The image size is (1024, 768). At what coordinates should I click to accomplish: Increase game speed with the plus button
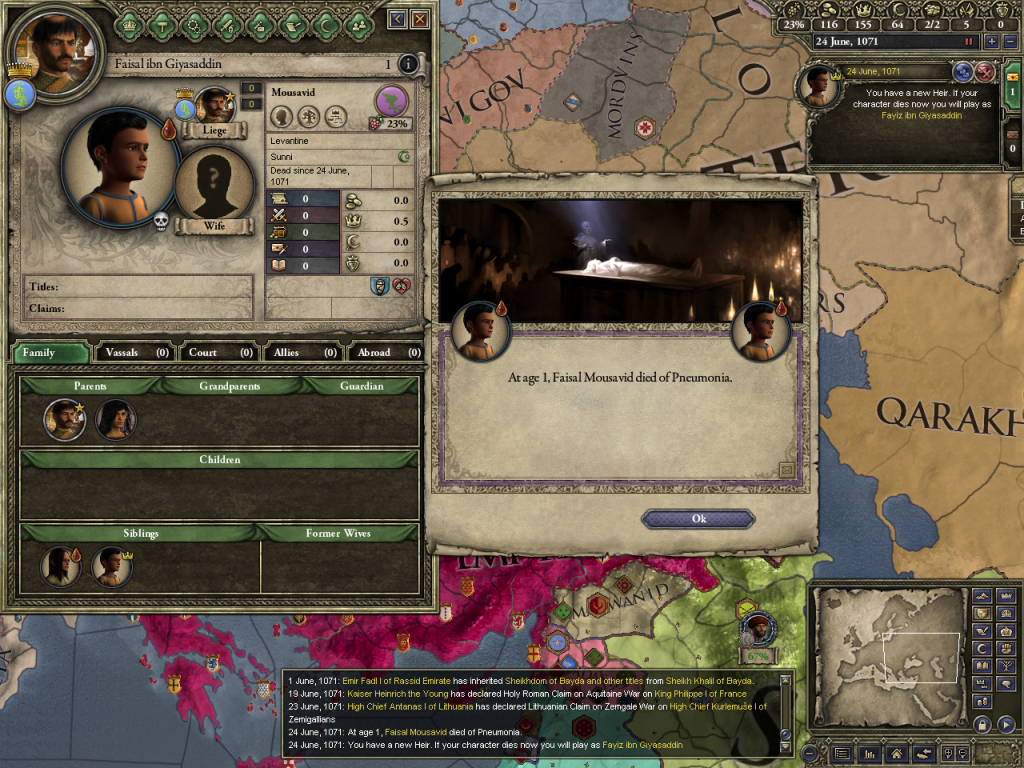coord(991,42)
